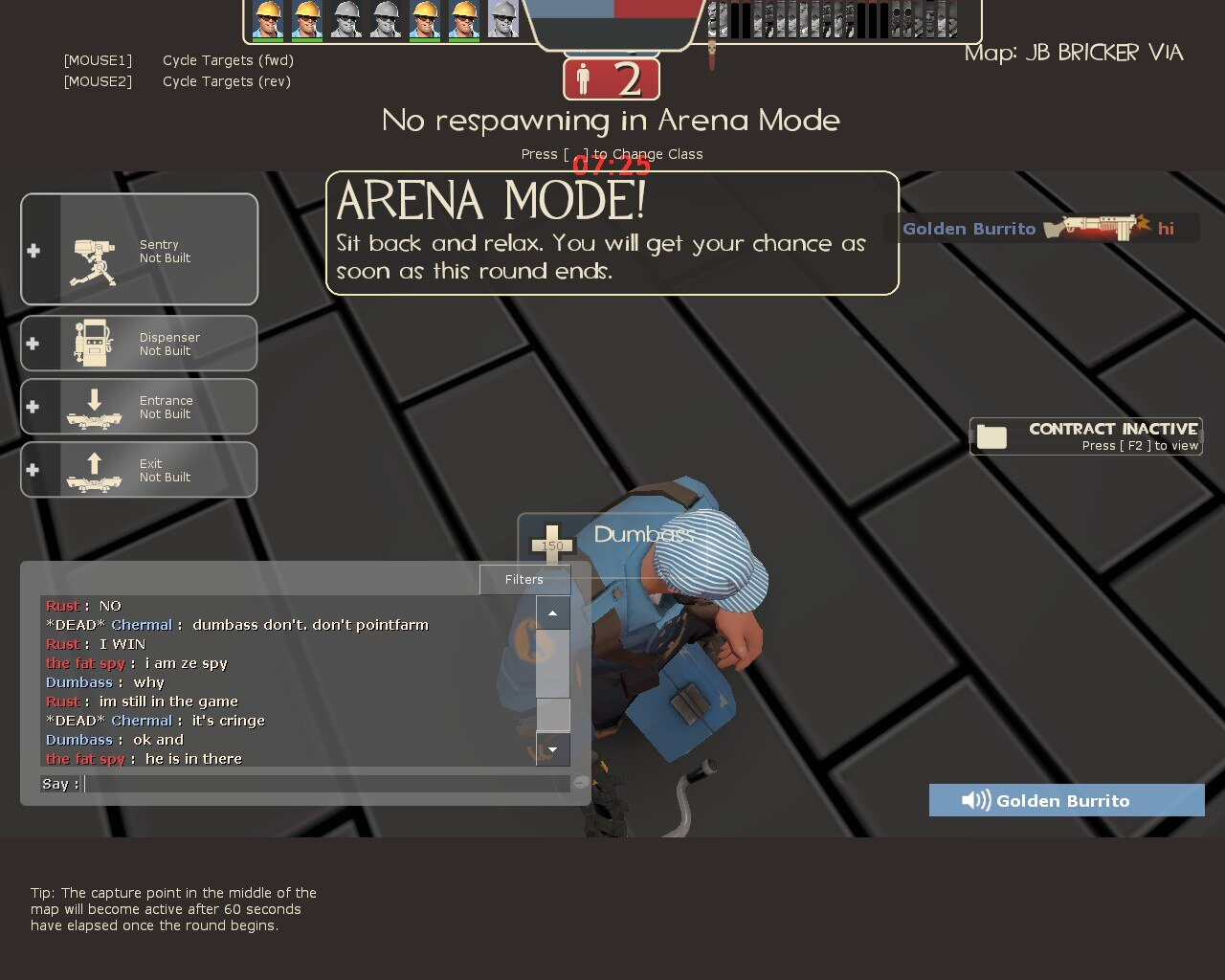Select the first Engineer portrait on the scoreboard

pyautogui.click(x=268, y=20)
